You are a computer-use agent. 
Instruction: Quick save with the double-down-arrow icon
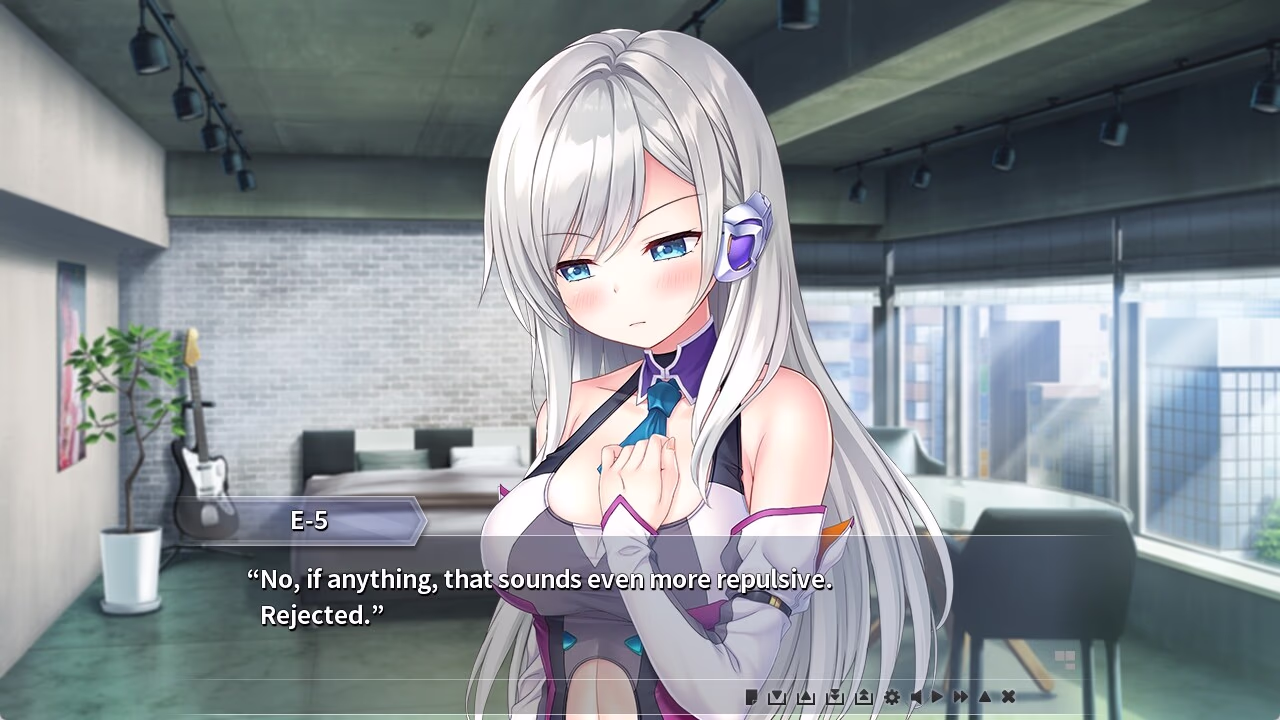835,697
